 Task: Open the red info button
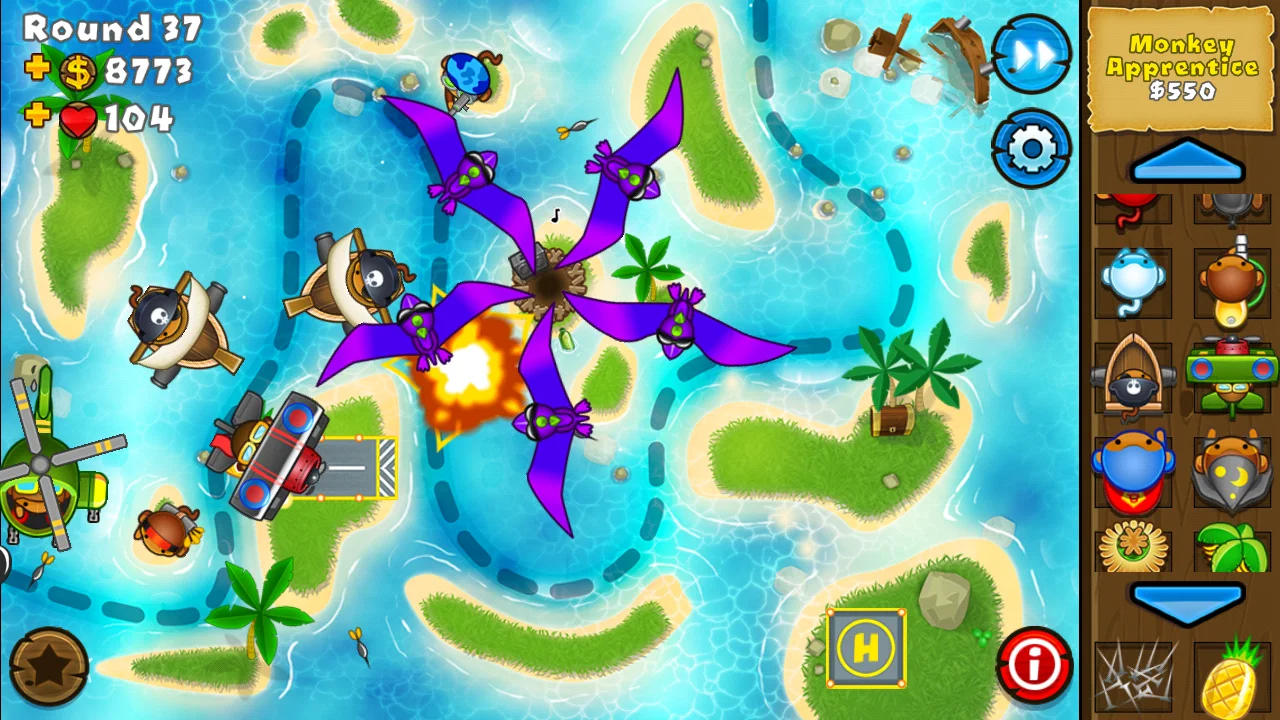(1035, 660)
